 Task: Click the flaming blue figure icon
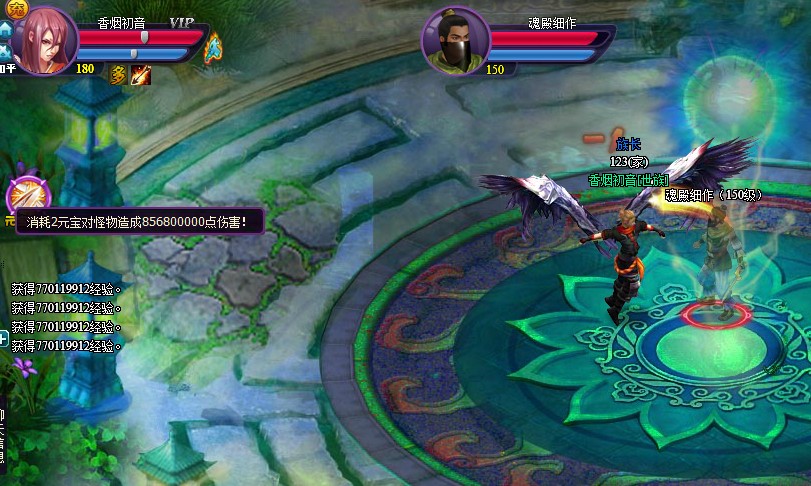click(213, 47)
